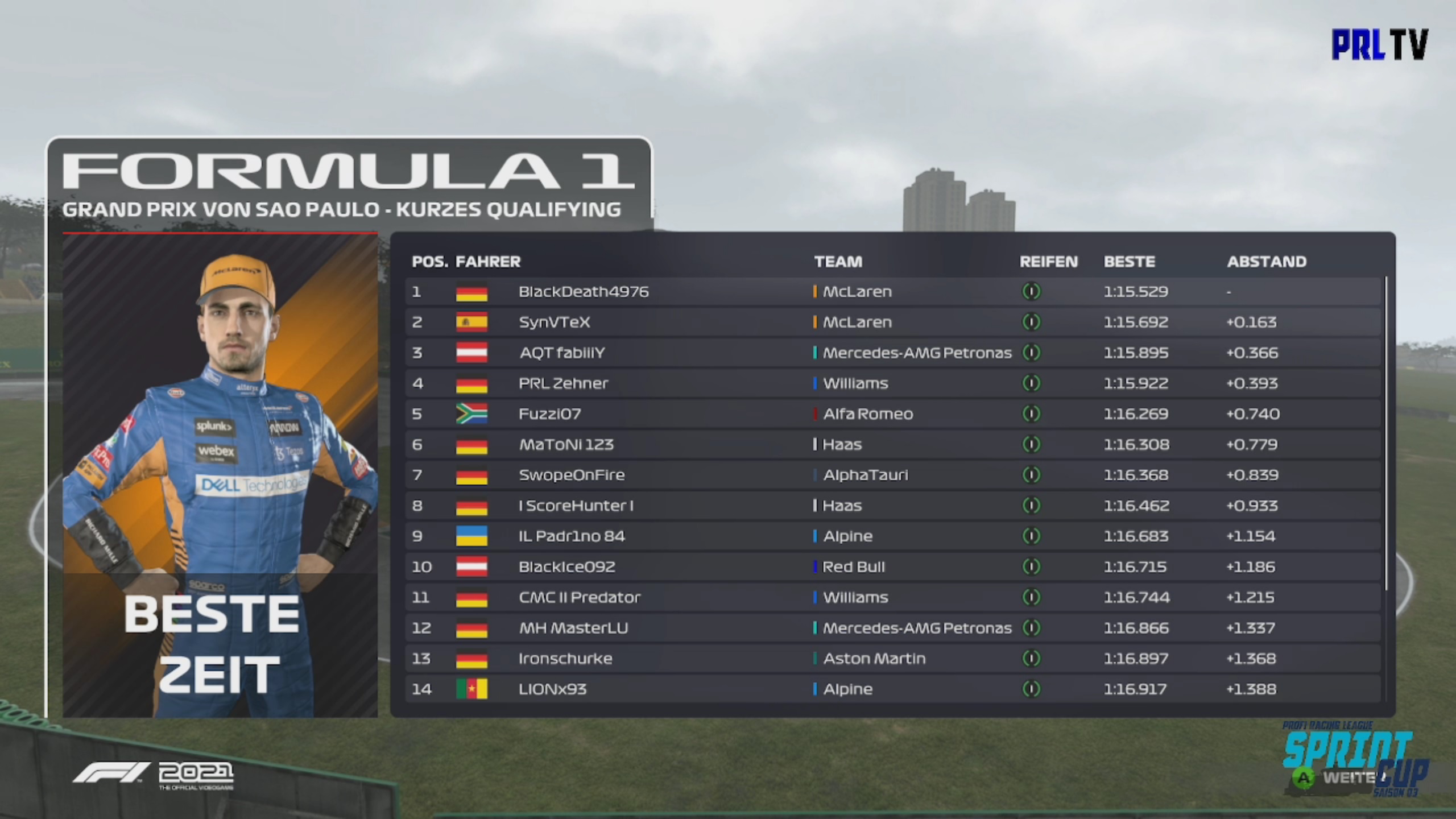Click the results list scrollbar
The width and height of the screenshot is (1456, 819).
tap(1386, 432)
